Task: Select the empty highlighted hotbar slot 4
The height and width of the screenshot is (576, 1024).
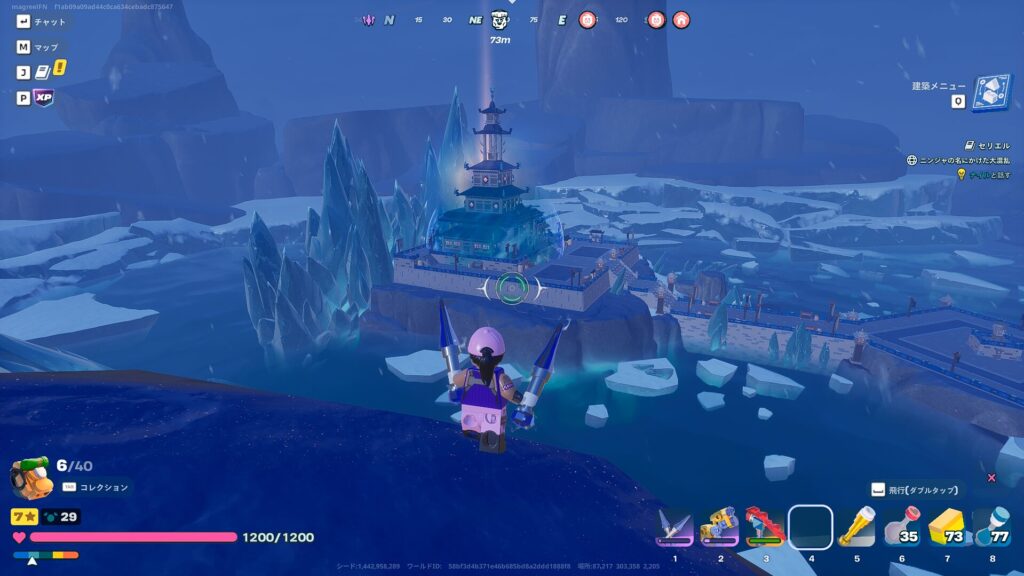Action: pos(811,526)
